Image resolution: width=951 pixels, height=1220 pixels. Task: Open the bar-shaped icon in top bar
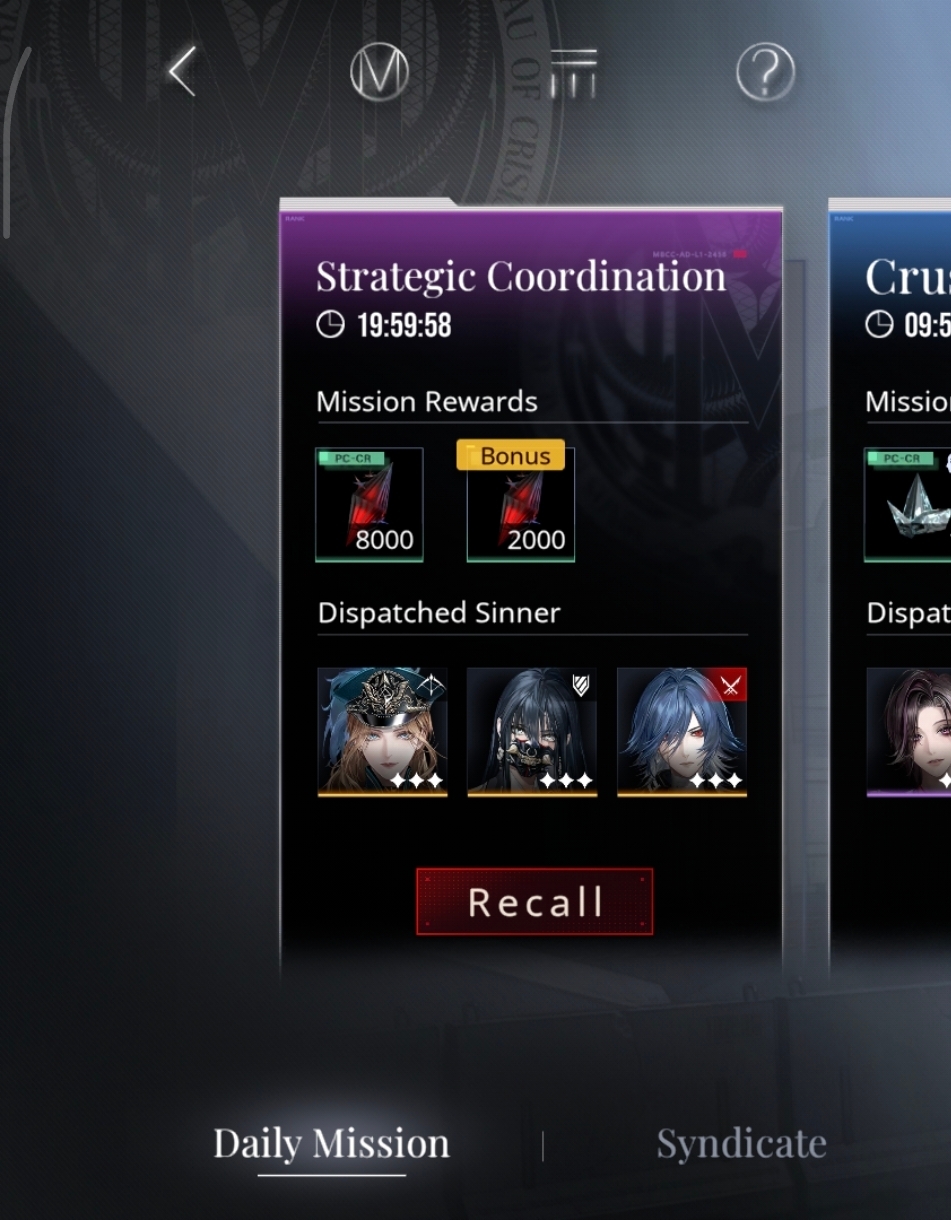click(573, 72)
